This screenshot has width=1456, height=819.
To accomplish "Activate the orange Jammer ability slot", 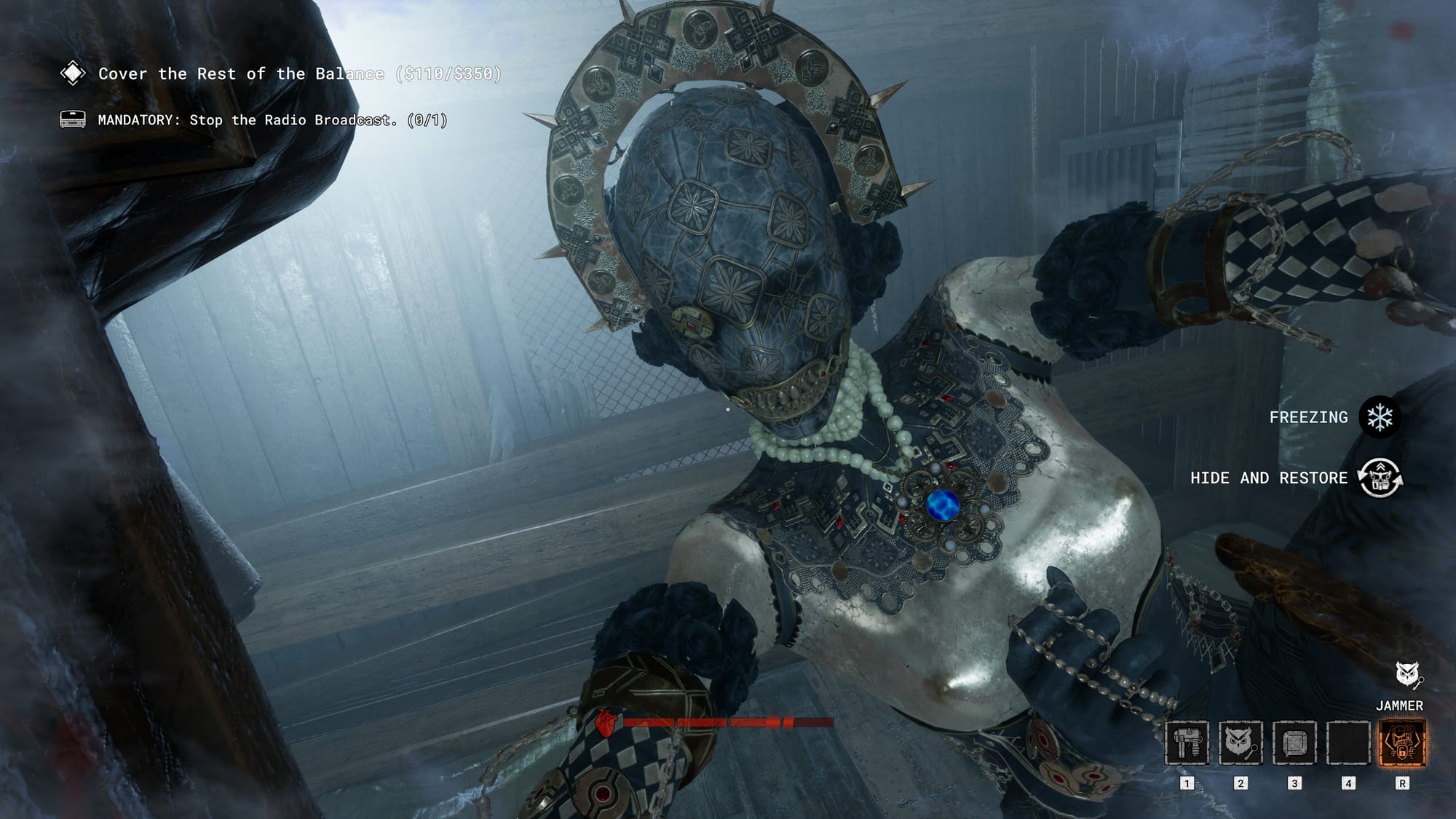I will [1402, 743].
